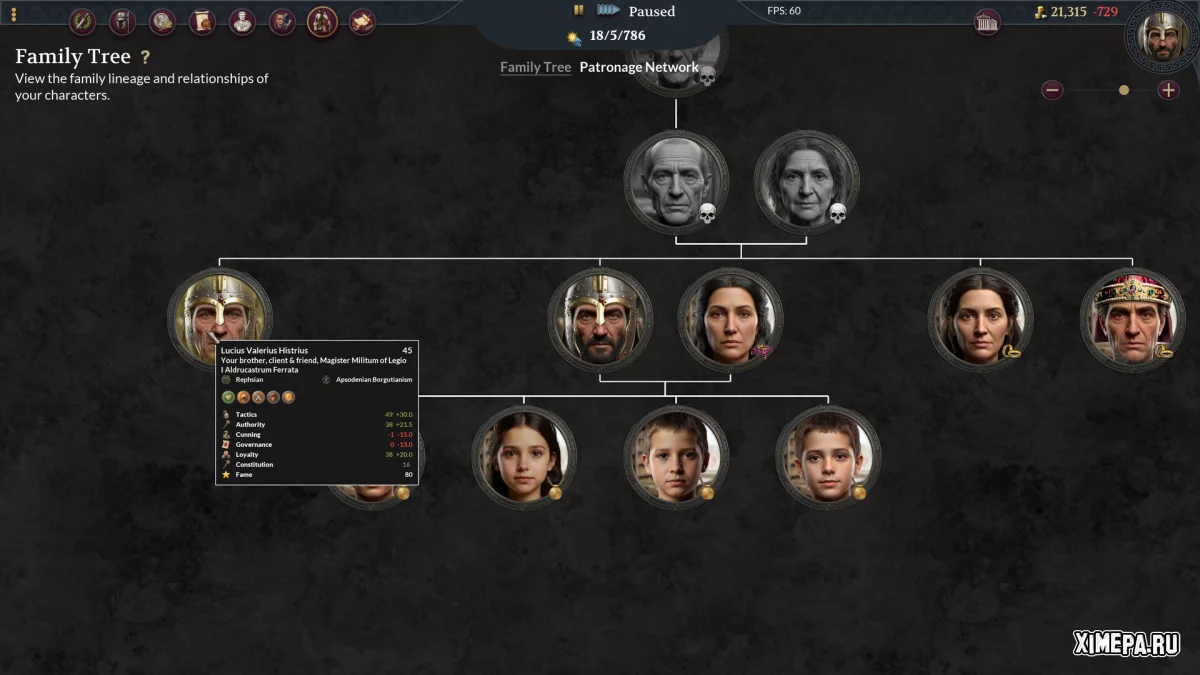Open the player ruler portrait
Viewport: 1200px width, 675px height.
coord(1162,34)
